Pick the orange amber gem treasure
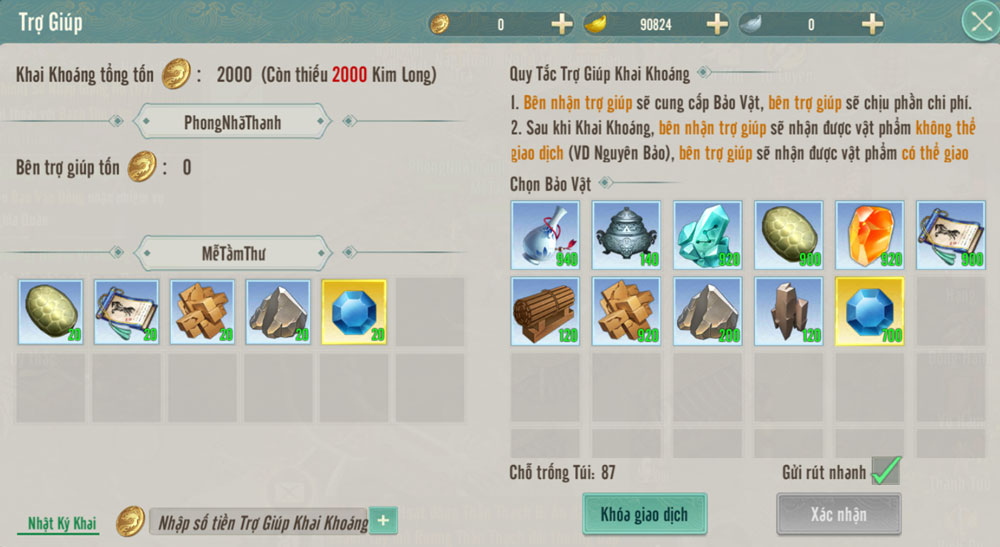Image resolution: width=1000 pixels, height=547 pixels. pyautogui.click(x=869, y=234)
